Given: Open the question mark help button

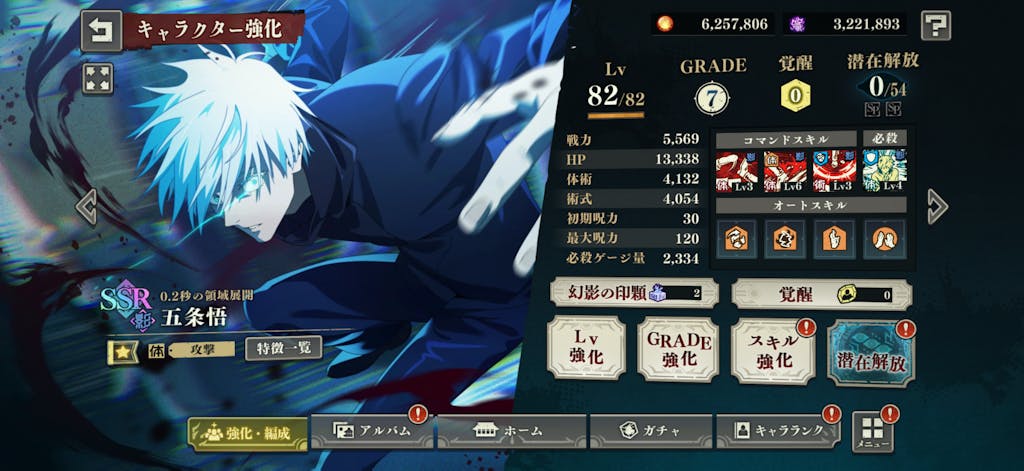Looking at the screenshot, I should (935, 24).
